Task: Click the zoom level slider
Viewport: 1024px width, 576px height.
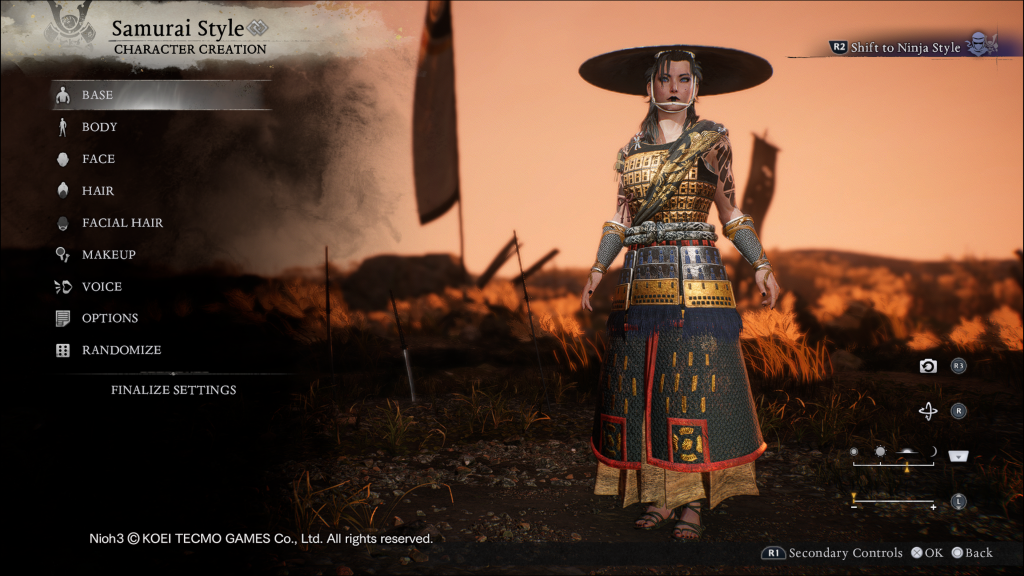Action: click(893, 502)
